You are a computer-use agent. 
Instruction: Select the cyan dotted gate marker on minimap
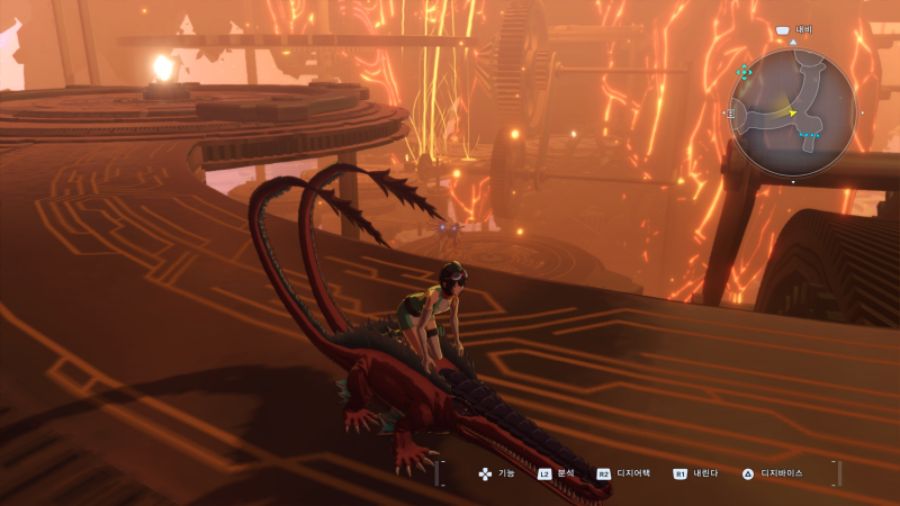click(x=810, y=134)
